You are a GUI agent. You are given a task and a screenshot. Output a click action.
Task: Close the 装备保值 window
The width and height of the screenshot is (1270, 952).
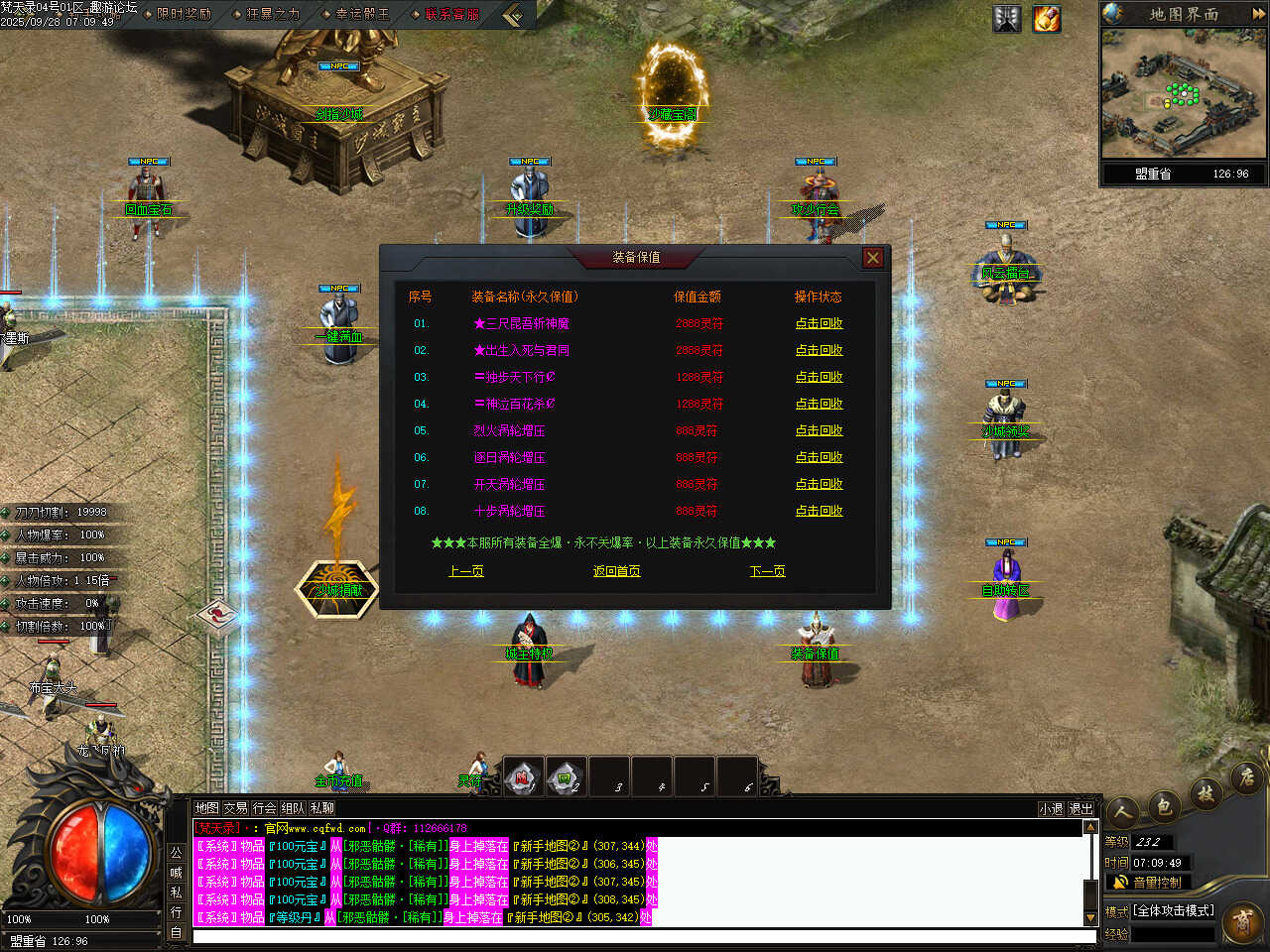(872, 258)
